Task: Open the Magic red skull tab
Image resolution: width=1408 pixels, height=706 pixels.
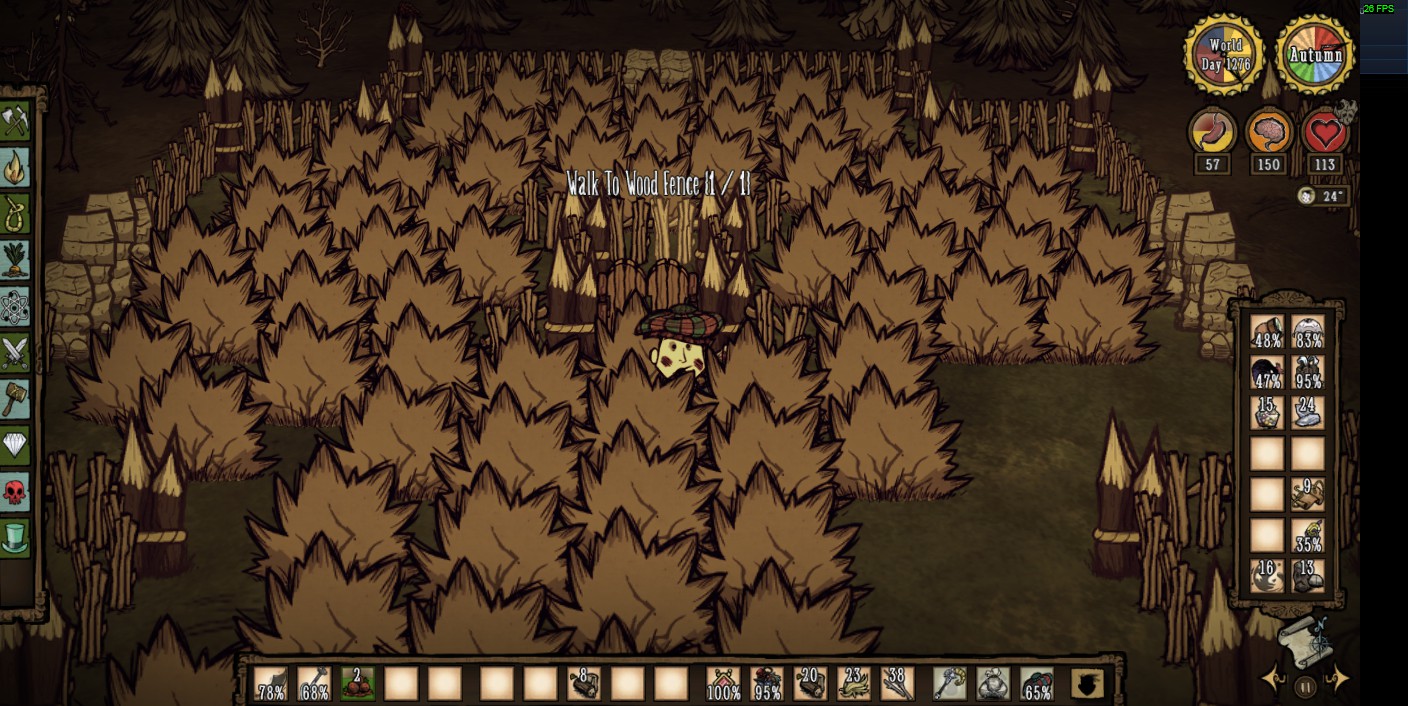Action: coord(15,492)
